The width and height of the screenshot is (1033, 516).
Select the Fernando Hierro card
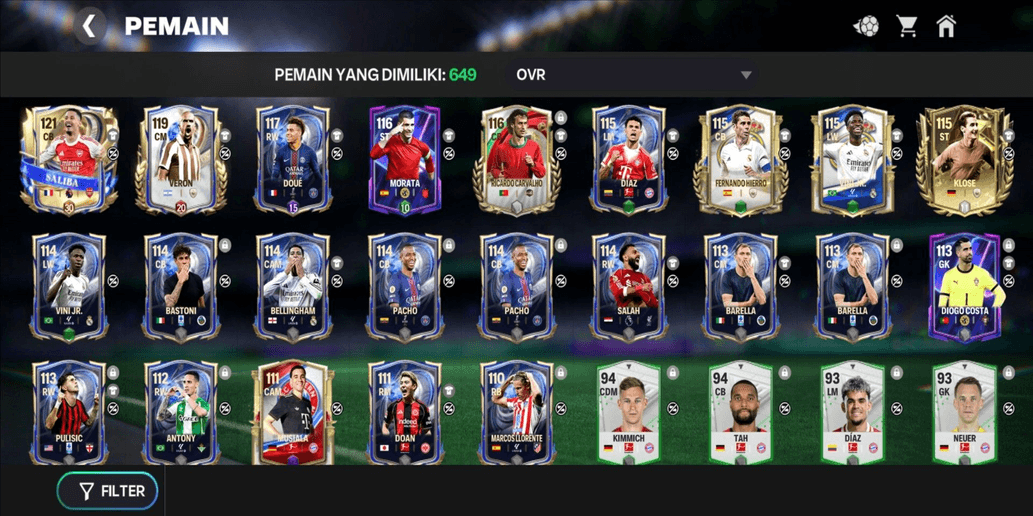[x=740, y=160]
